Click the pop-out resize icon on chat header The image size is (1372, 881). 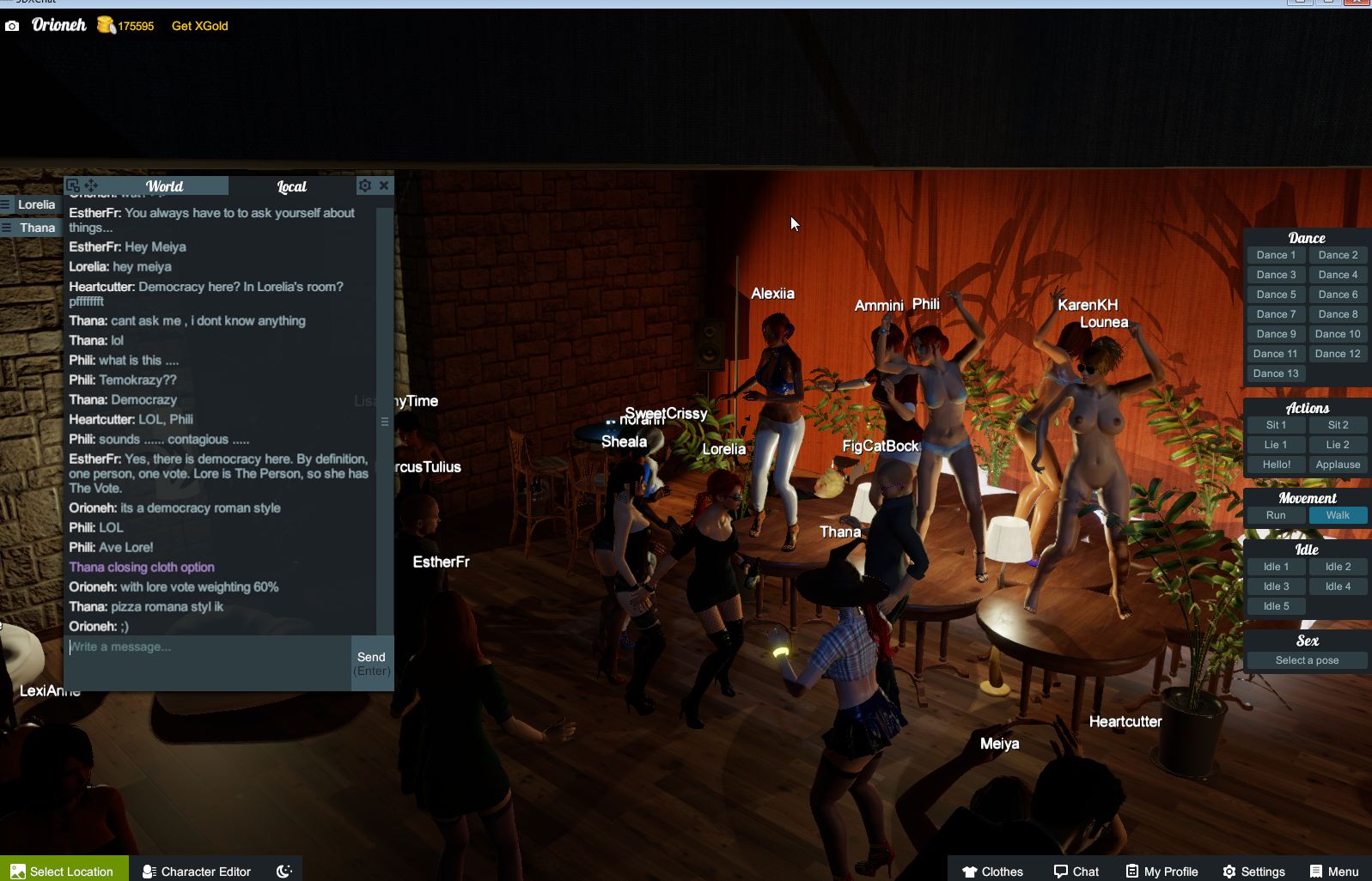[73, 185]
